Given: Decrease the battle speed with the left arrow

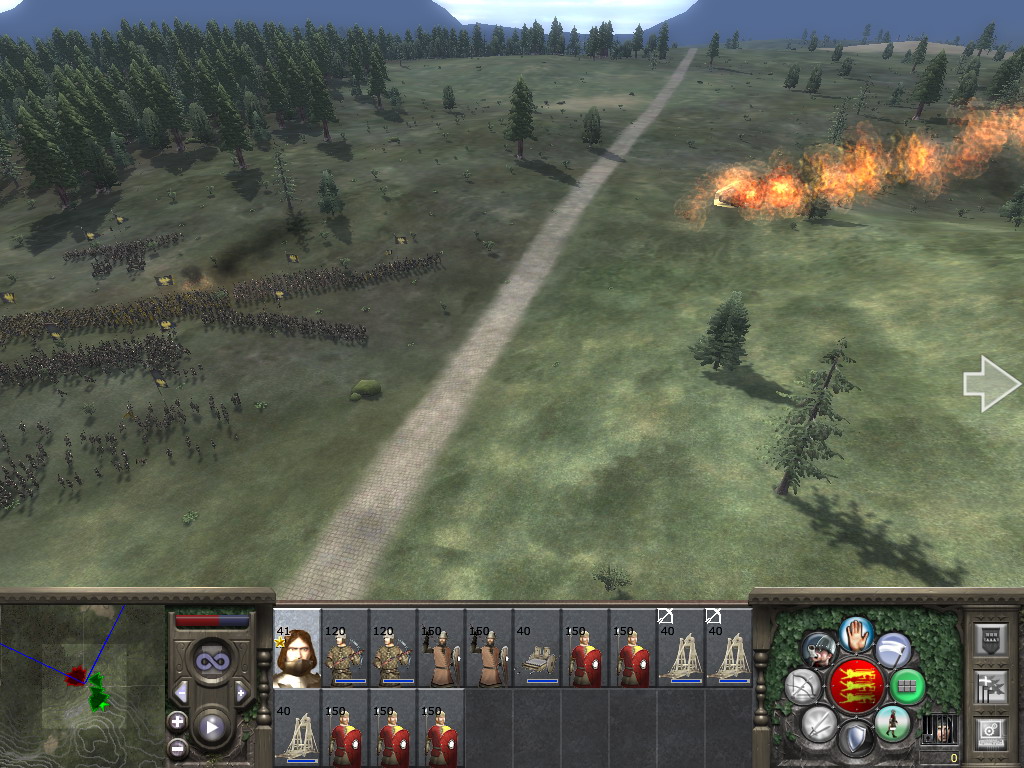Looking at the screenshot, I should pos(181,692).
